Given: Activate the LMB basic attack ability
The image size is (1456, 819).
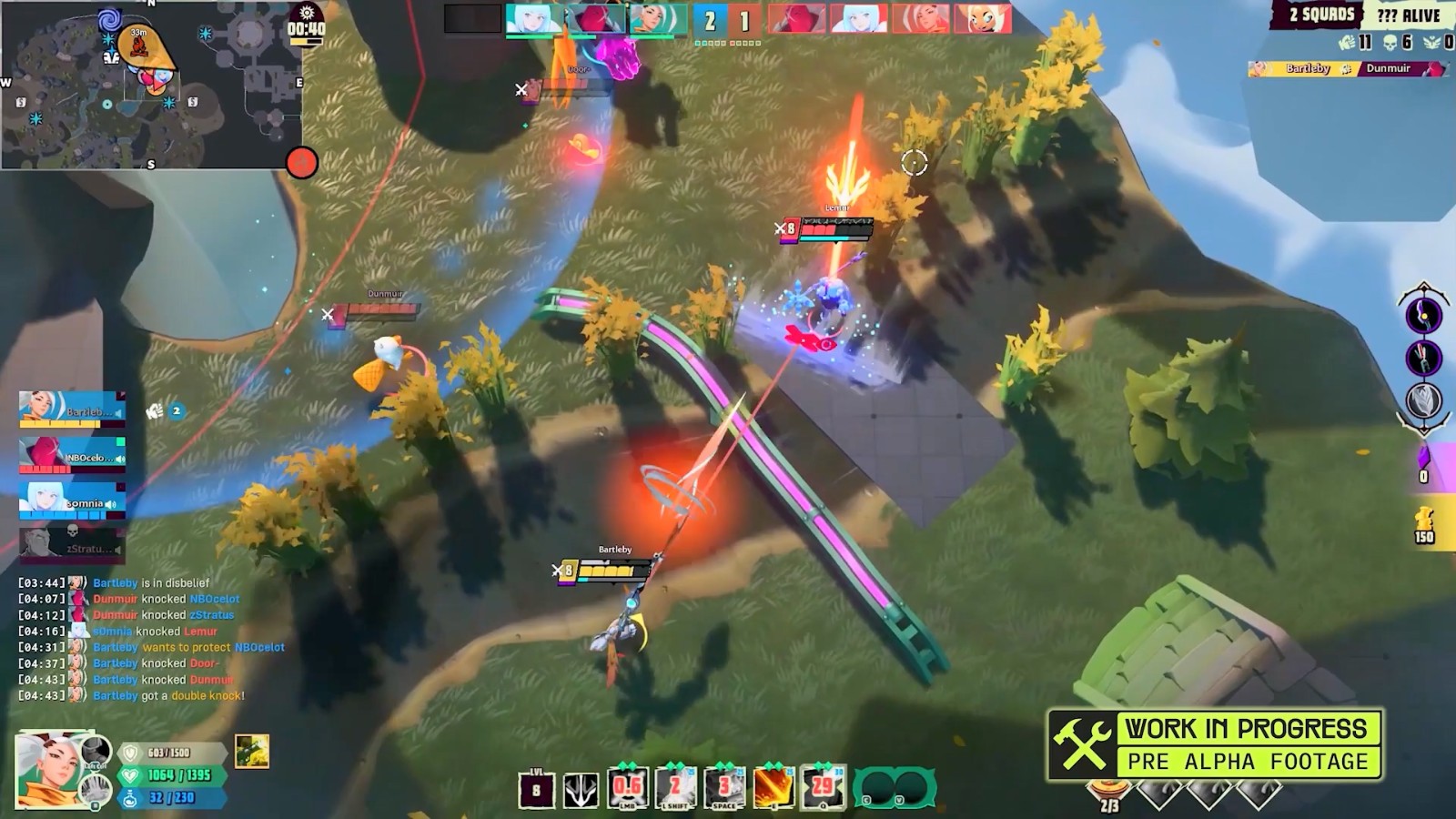Looking at the screenshot, I should tap(628, 788).
